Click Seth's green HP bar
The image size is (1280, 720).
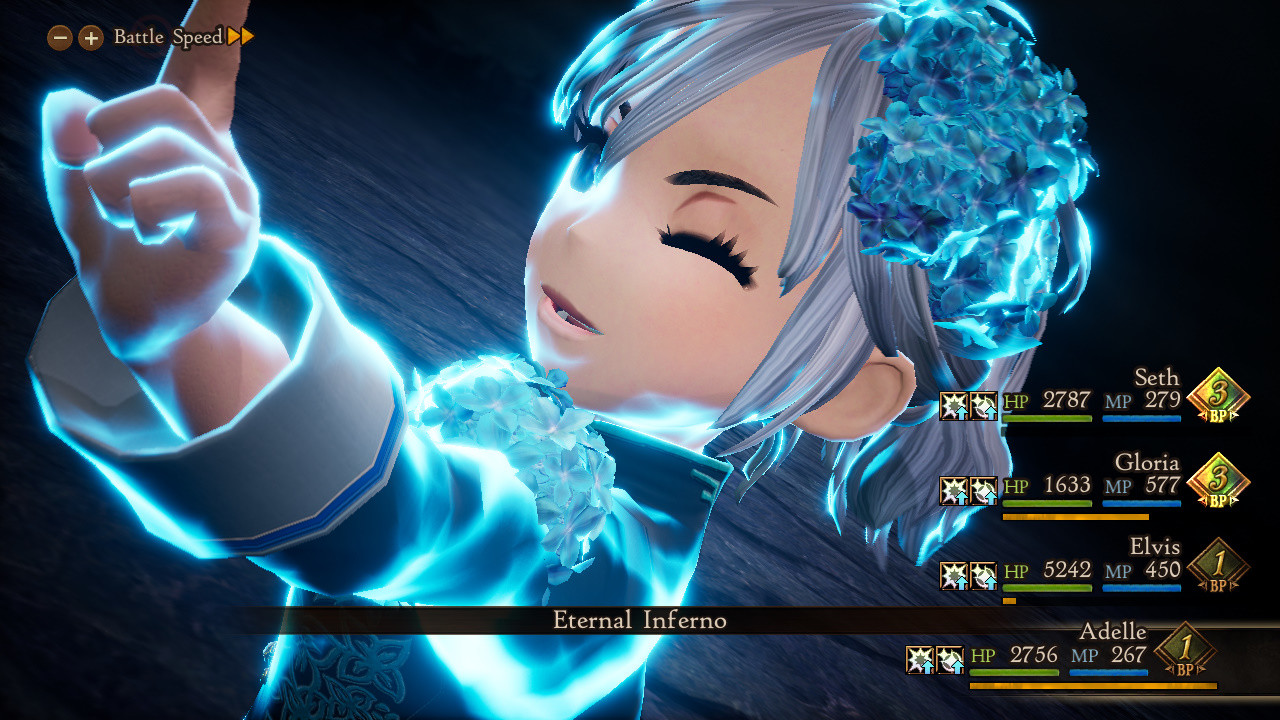1047,420
